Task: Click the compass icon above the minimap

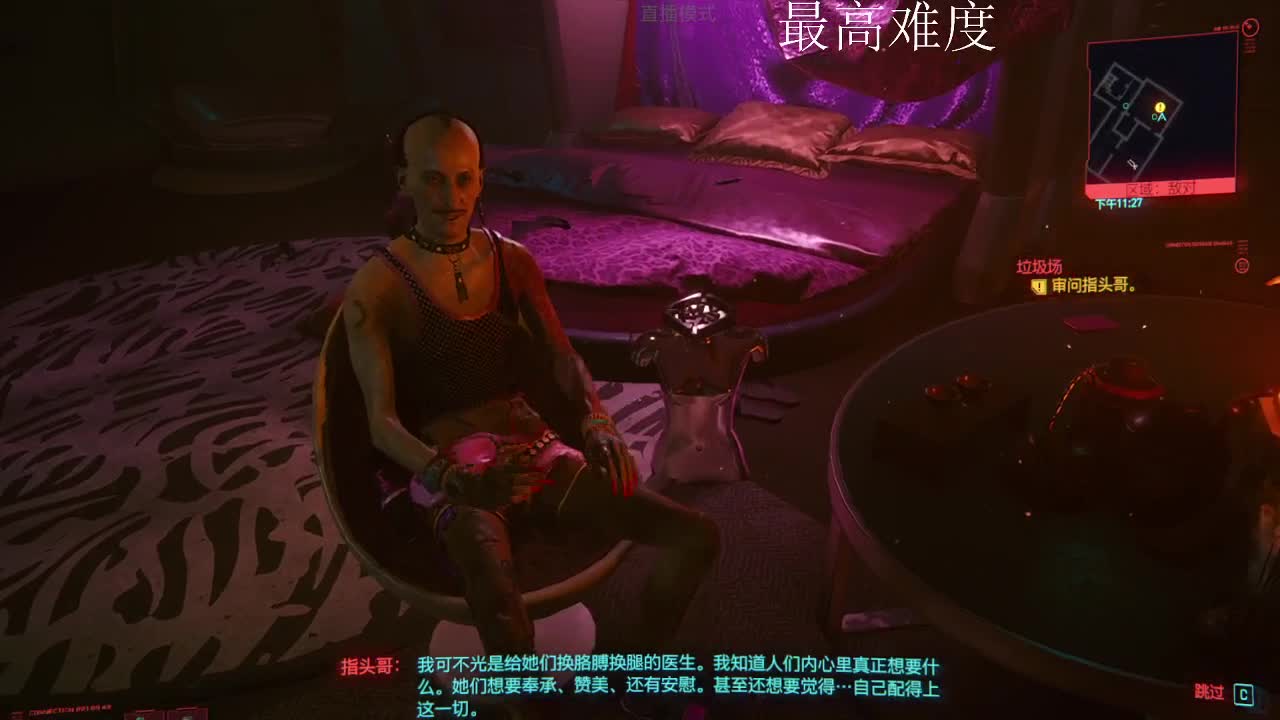Action: (x=1250, y=25)
